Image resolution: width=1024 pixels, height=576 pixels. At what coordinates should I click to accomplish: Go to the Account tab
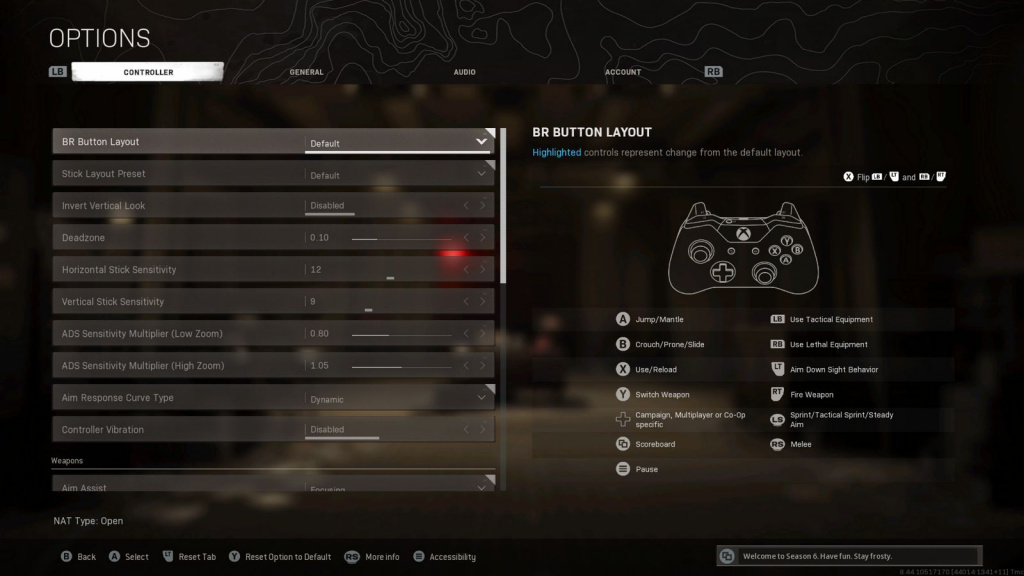[623, 72]
